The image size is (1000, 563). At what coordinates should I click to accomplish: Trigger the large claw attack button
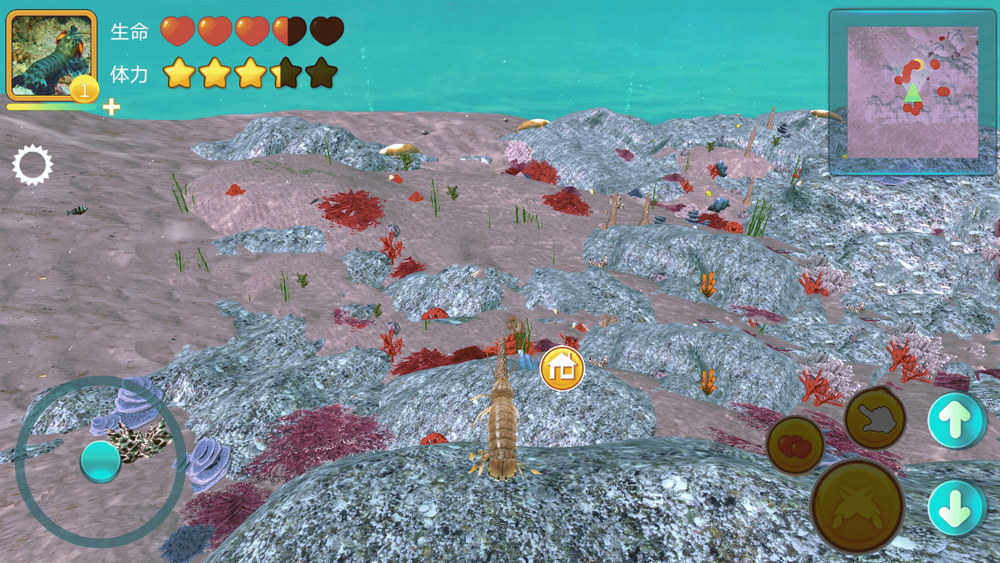[x=857, y=506]
